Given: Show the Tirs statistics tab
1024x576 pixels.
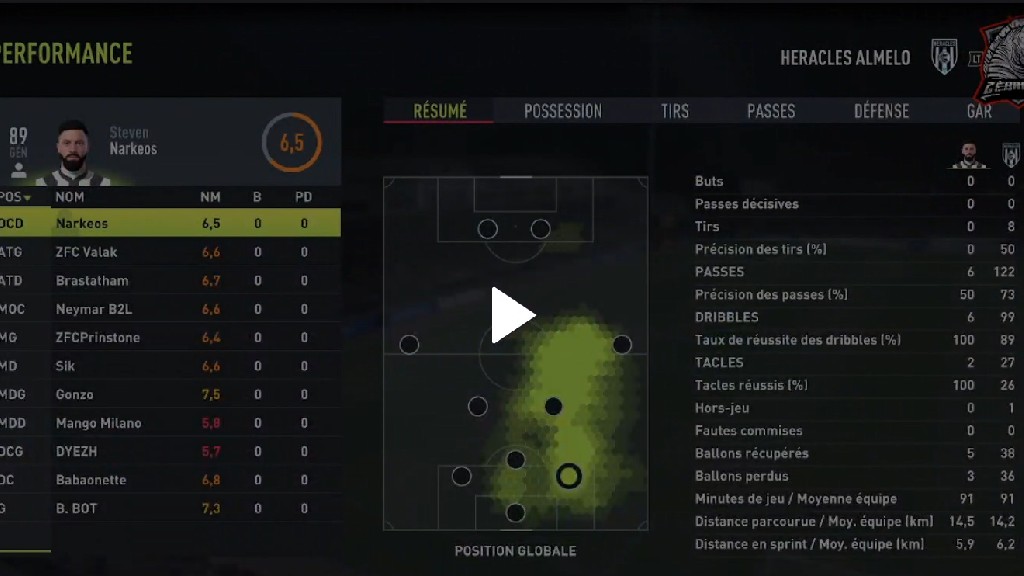Looking at the screenshot, I should (675, 111).
